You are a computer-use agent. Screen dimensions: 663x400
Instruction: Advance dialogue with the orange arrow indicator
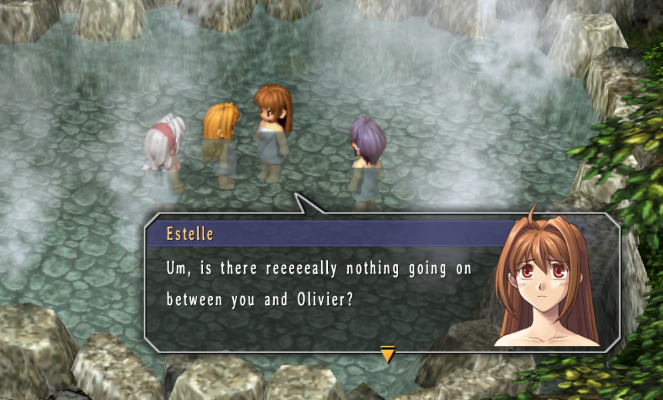pyautogui.click(x=387, y=352)
